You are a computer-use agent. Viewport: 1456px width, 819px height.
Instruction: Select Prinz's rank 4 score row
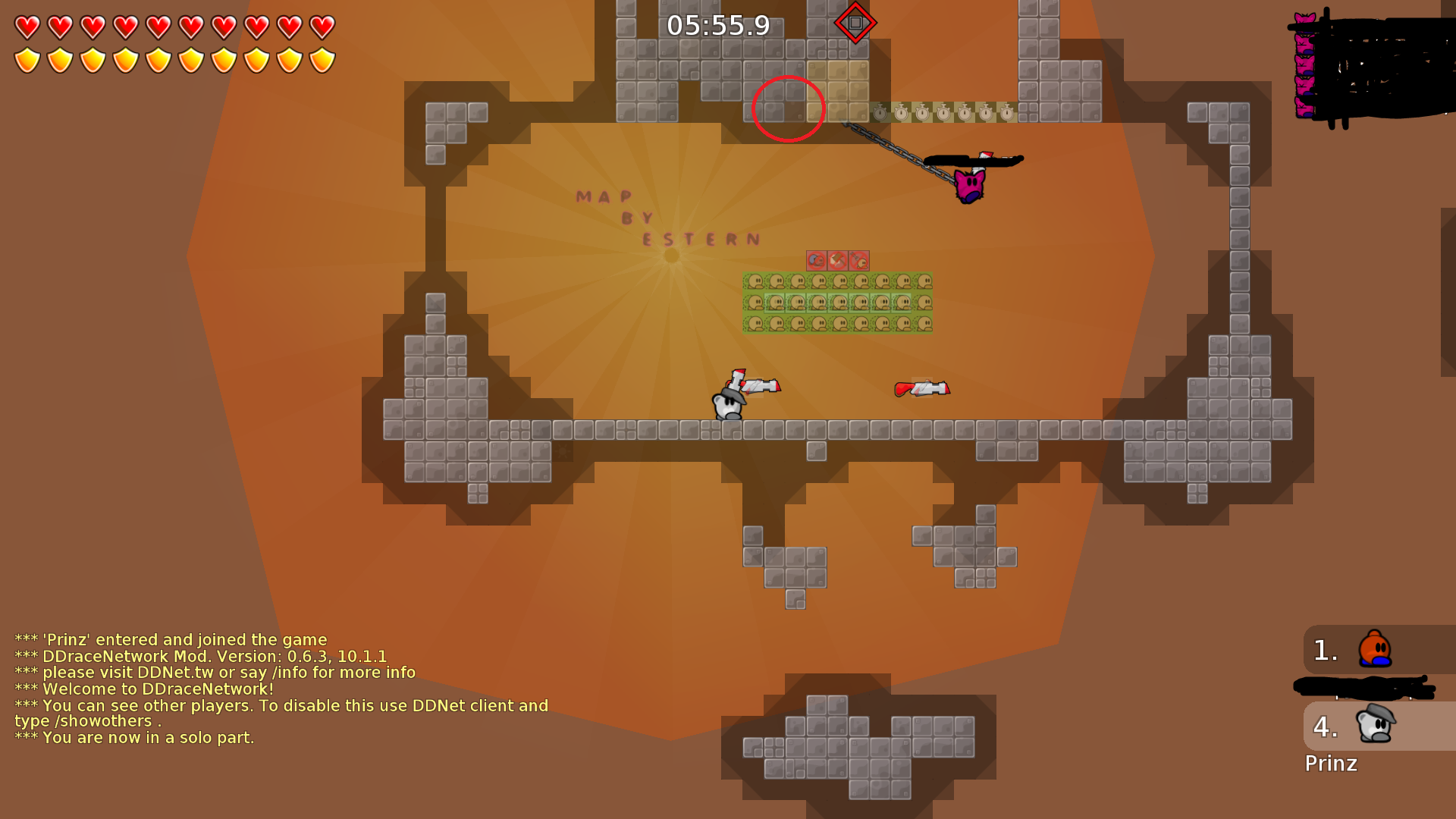[1377, 726]
